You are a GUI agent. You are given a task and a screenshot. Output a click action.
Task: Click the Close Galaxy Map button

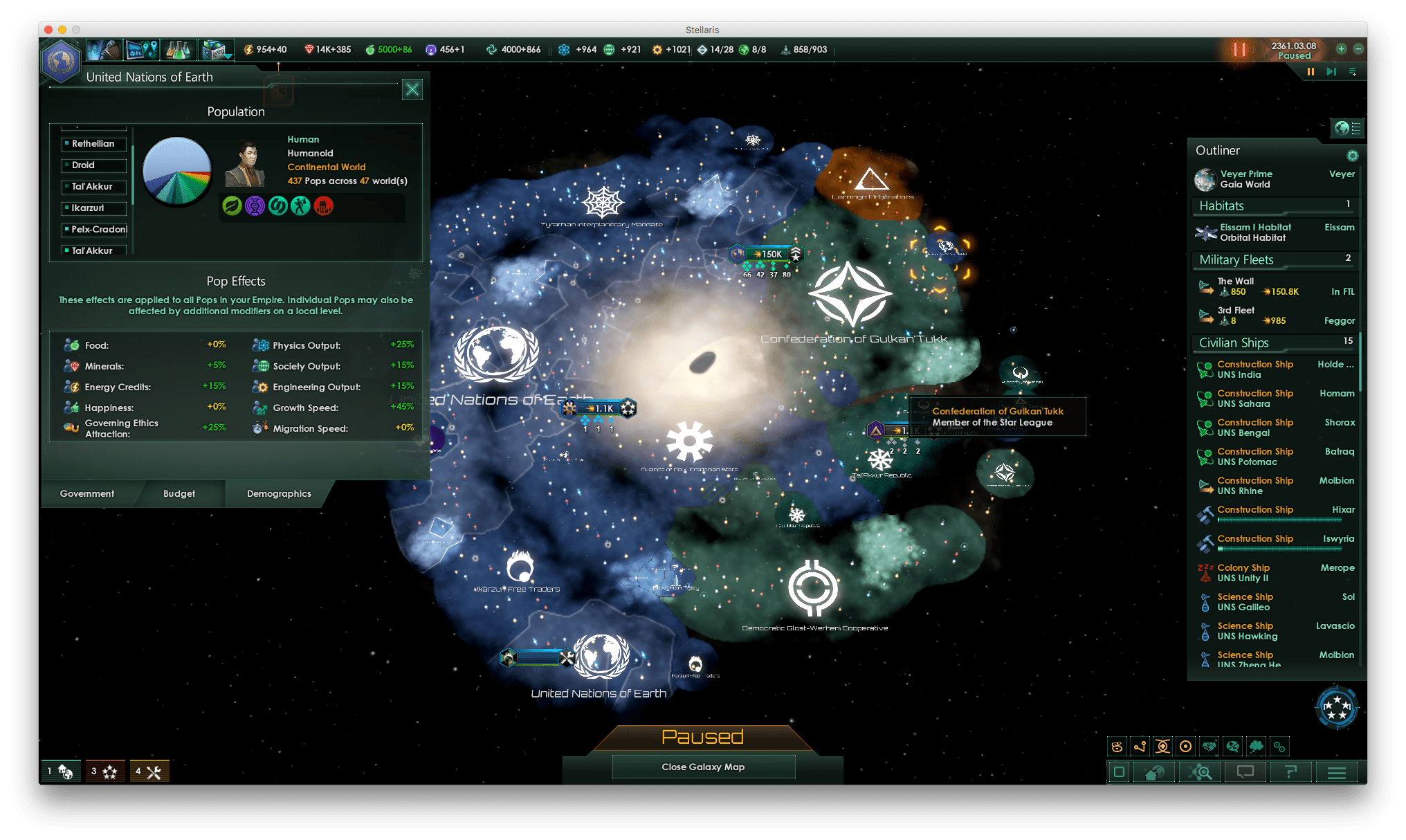coord(703,767)
